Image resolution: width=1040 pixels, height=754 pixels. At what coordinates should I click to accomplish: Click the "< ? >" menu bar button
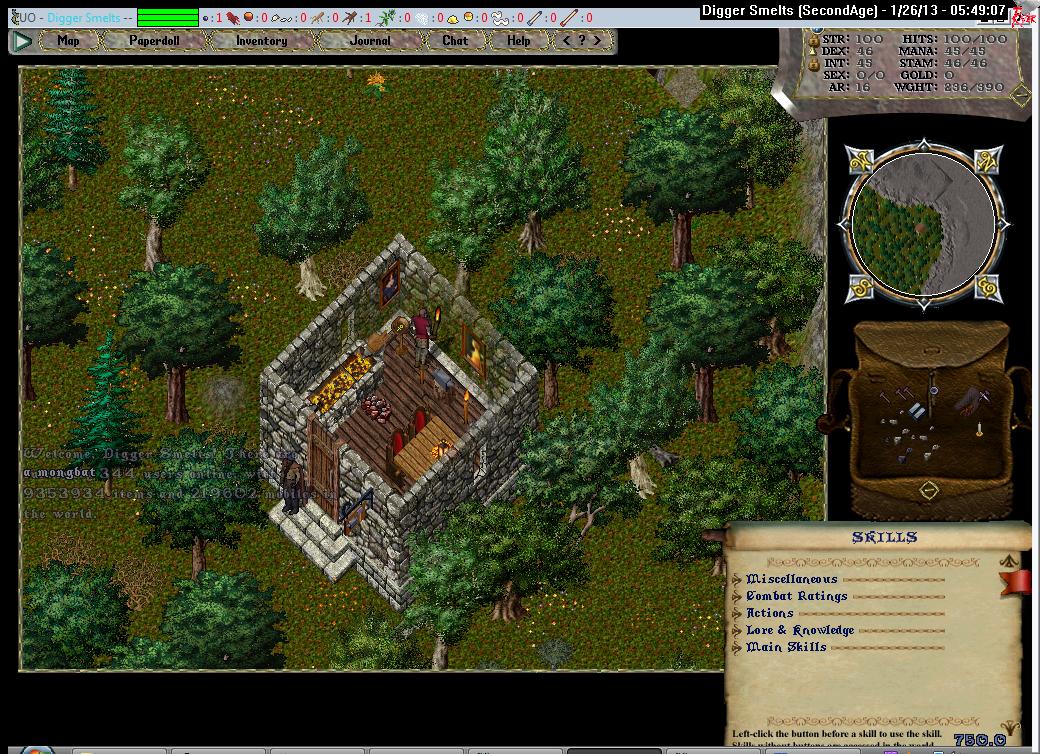click(582, 41)
